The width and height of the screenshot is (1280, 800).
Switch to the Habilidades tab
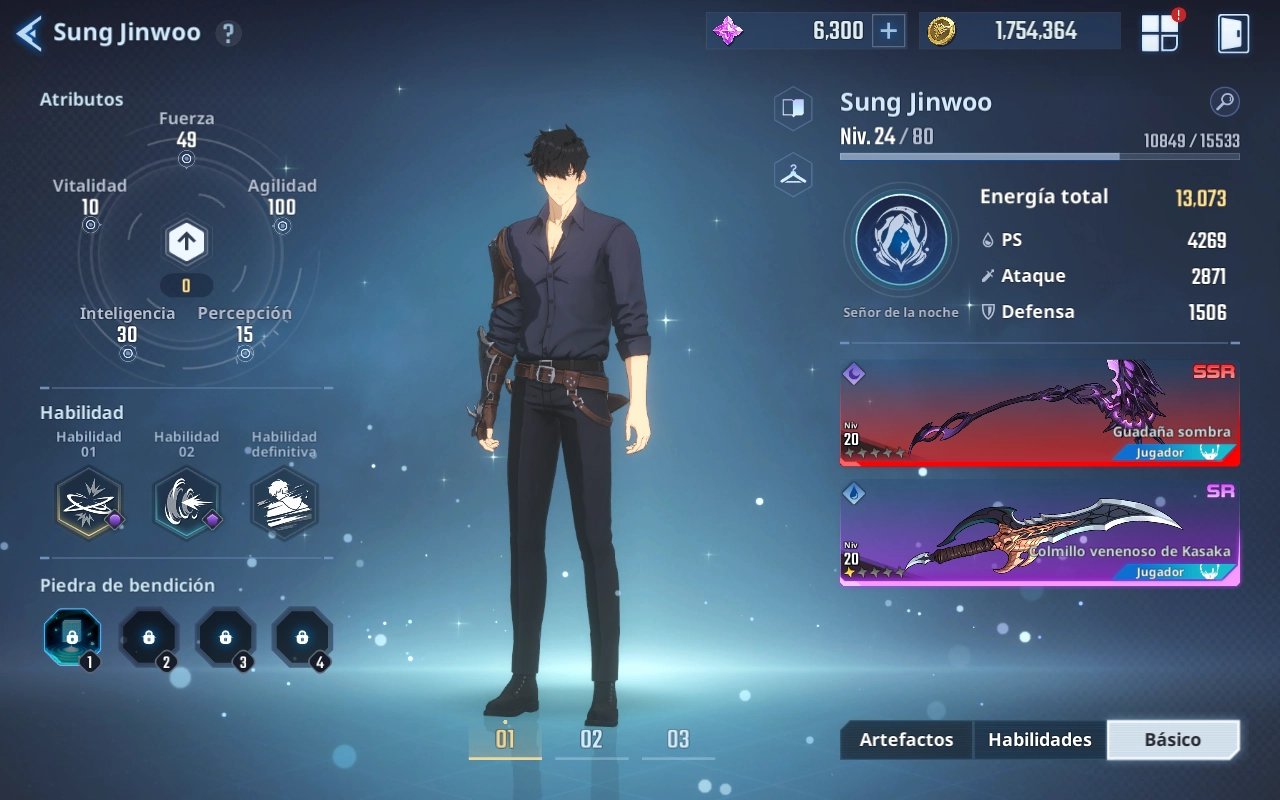(x=1039, y=740)
